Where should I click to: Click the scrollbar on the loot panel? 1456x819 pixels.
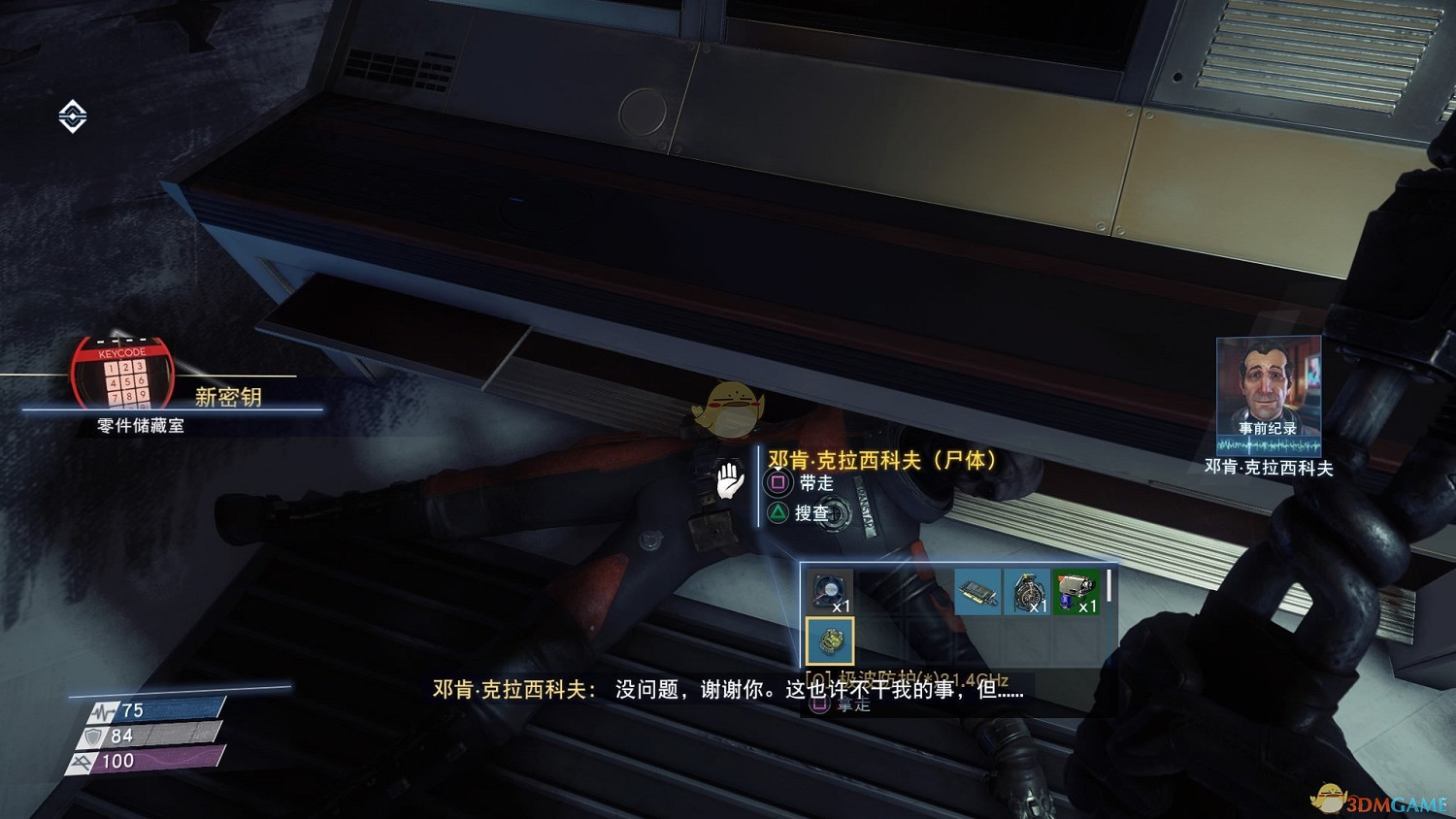point(1109,585)
